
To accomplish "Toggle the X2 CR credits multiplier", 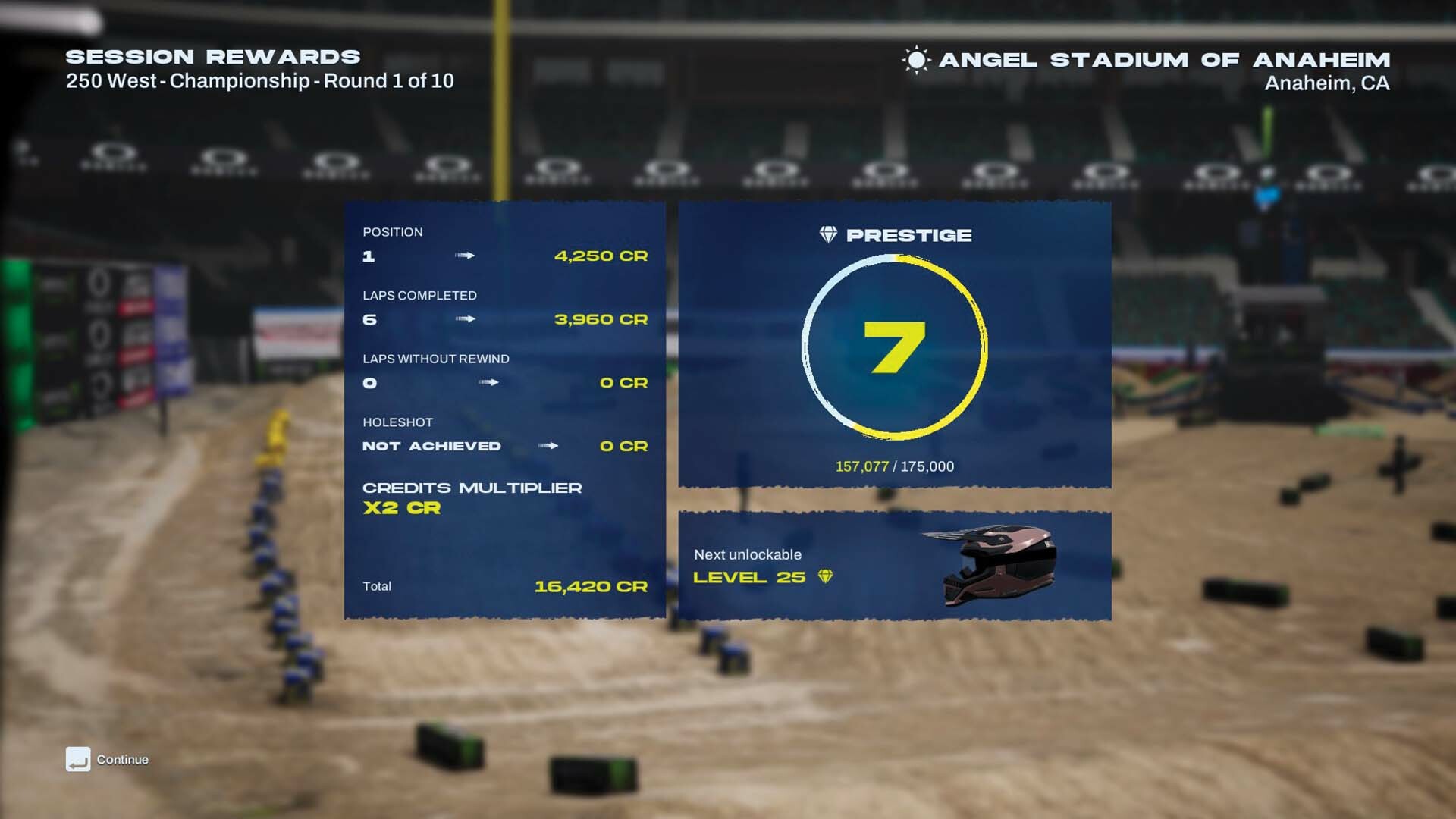I will (x=400, y=508).
